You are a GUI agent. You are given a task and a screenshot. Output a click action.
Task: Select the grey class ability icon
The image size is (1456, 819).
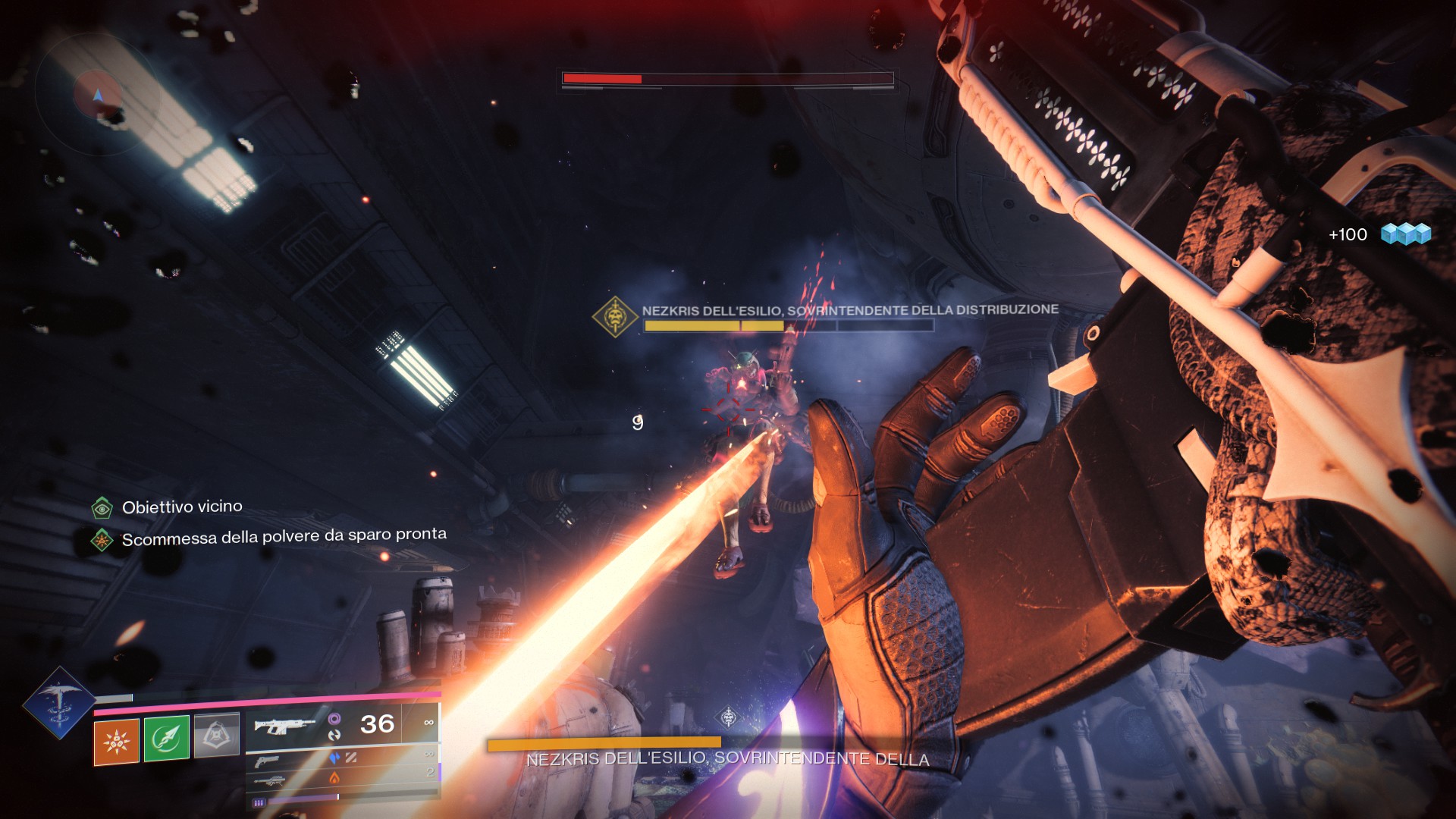coord(217,735)
